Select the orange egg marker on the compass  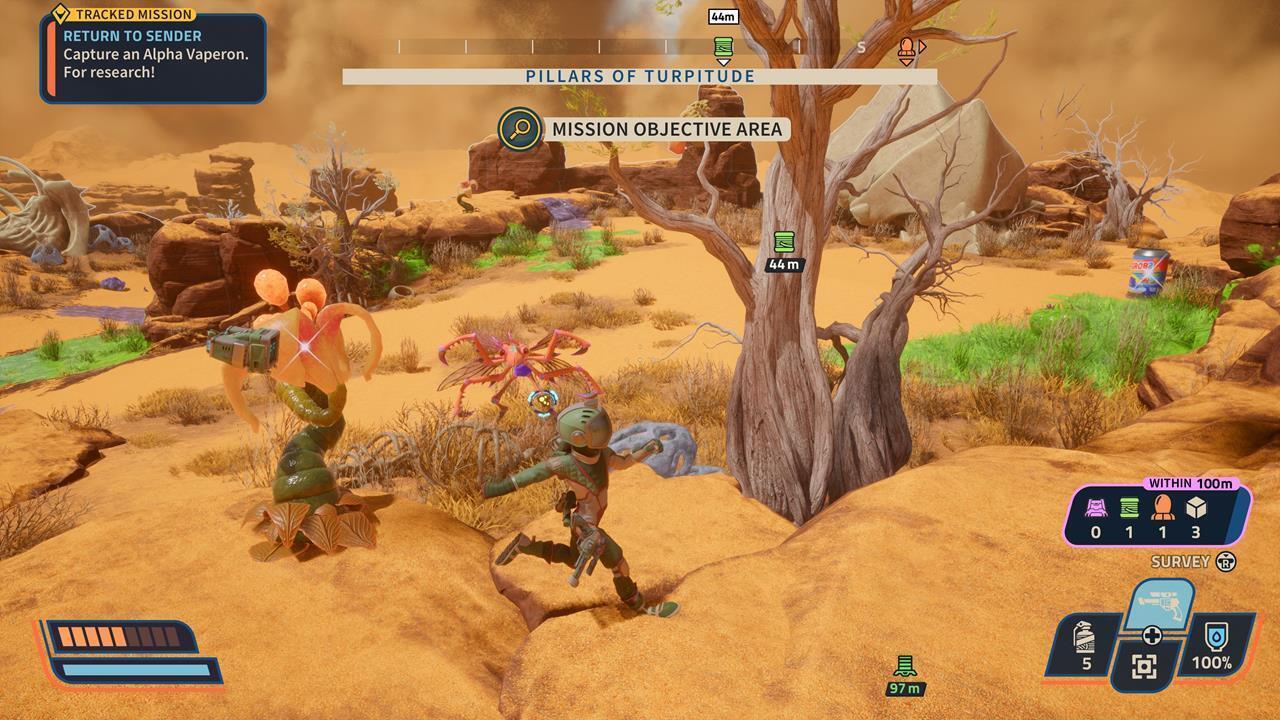point(906,48)
